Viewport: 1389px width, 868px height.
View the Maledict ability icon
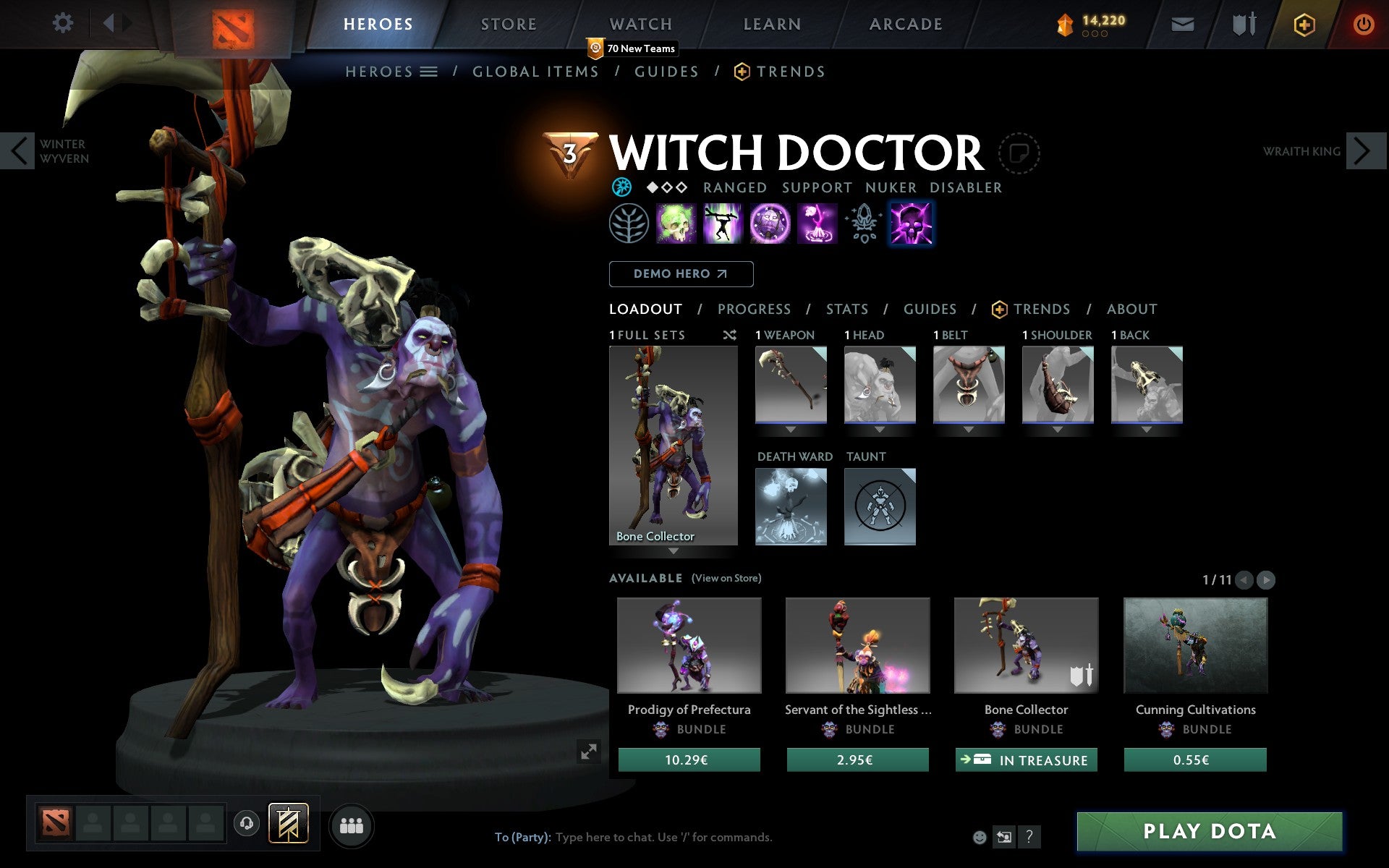pyautogui.click(x=769, y=224)
